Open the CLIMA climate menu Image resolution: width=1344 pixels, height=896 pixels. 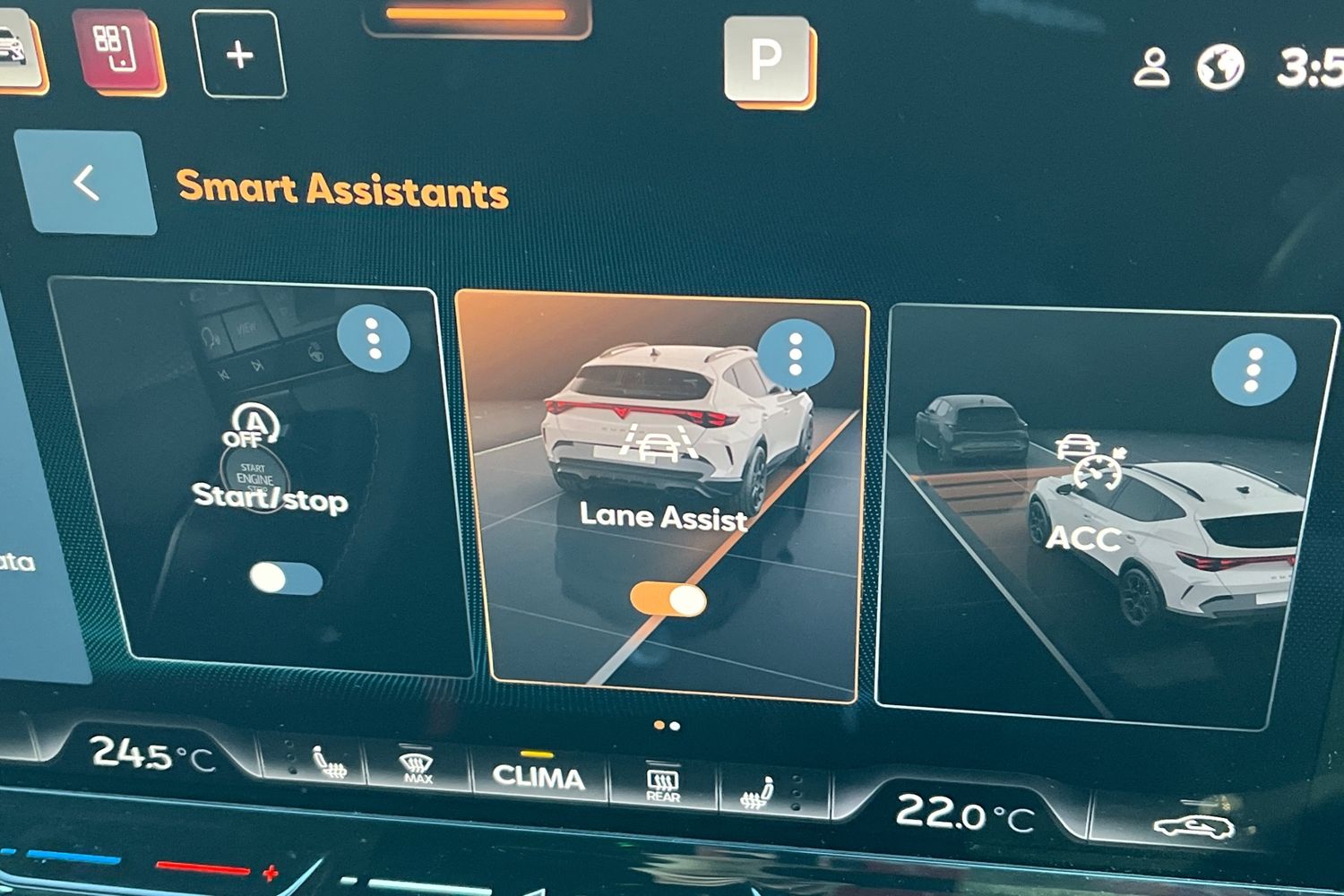click(538, 776)
